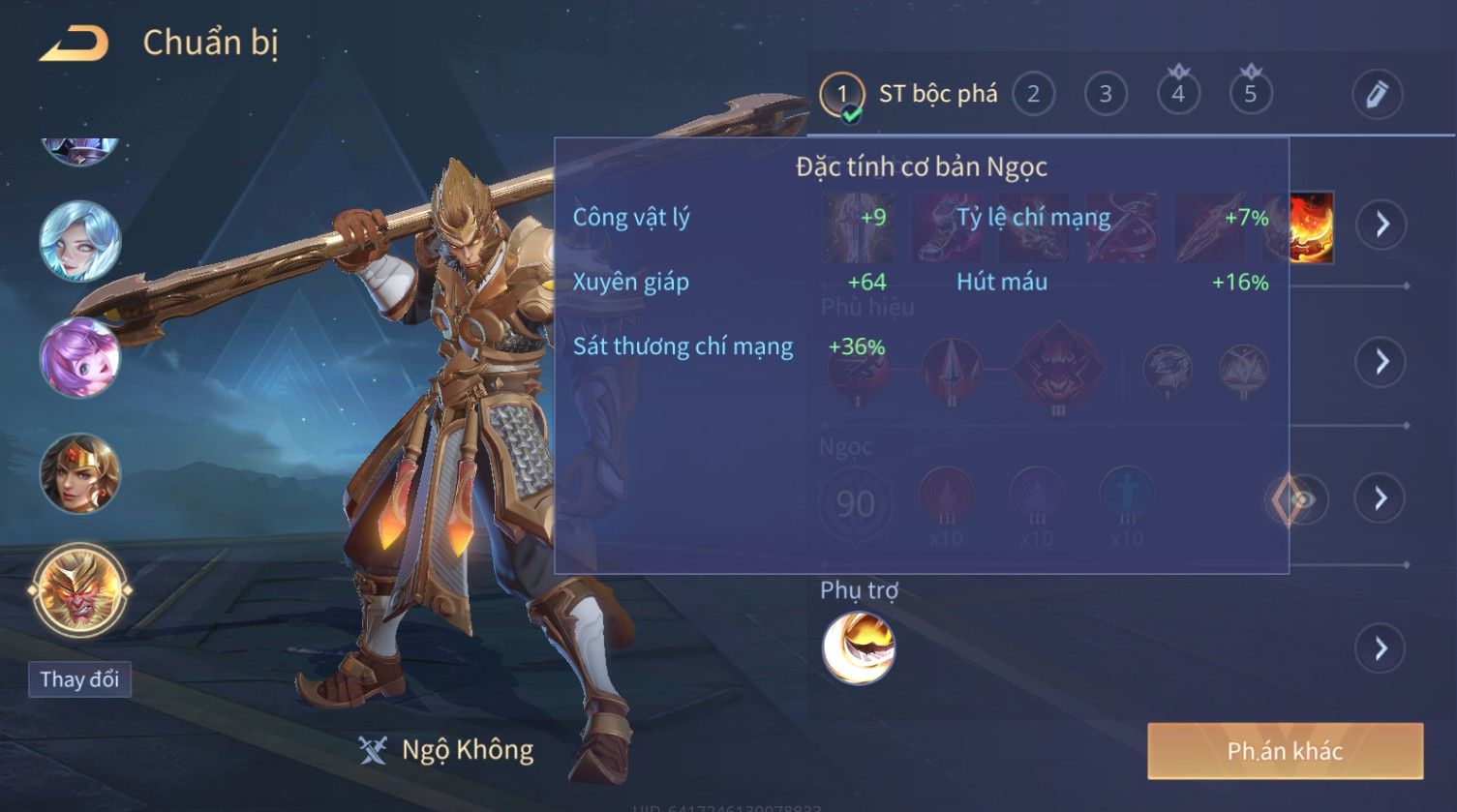
Task: Select the Phụ trợ spell icon
Action: point(858,647)
